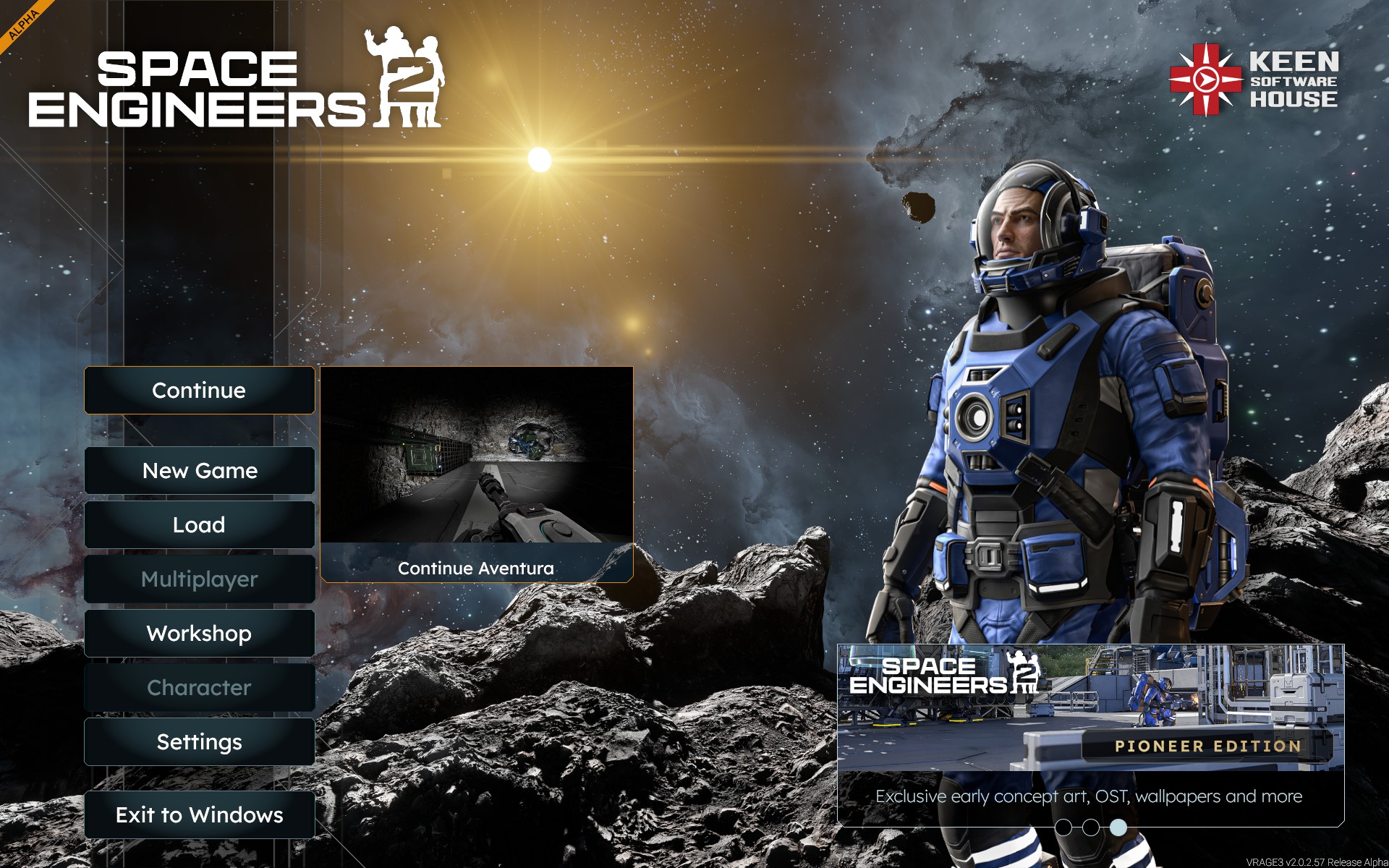Open the Workshop
Screen dimensions: 1389x868
(199, 634)
